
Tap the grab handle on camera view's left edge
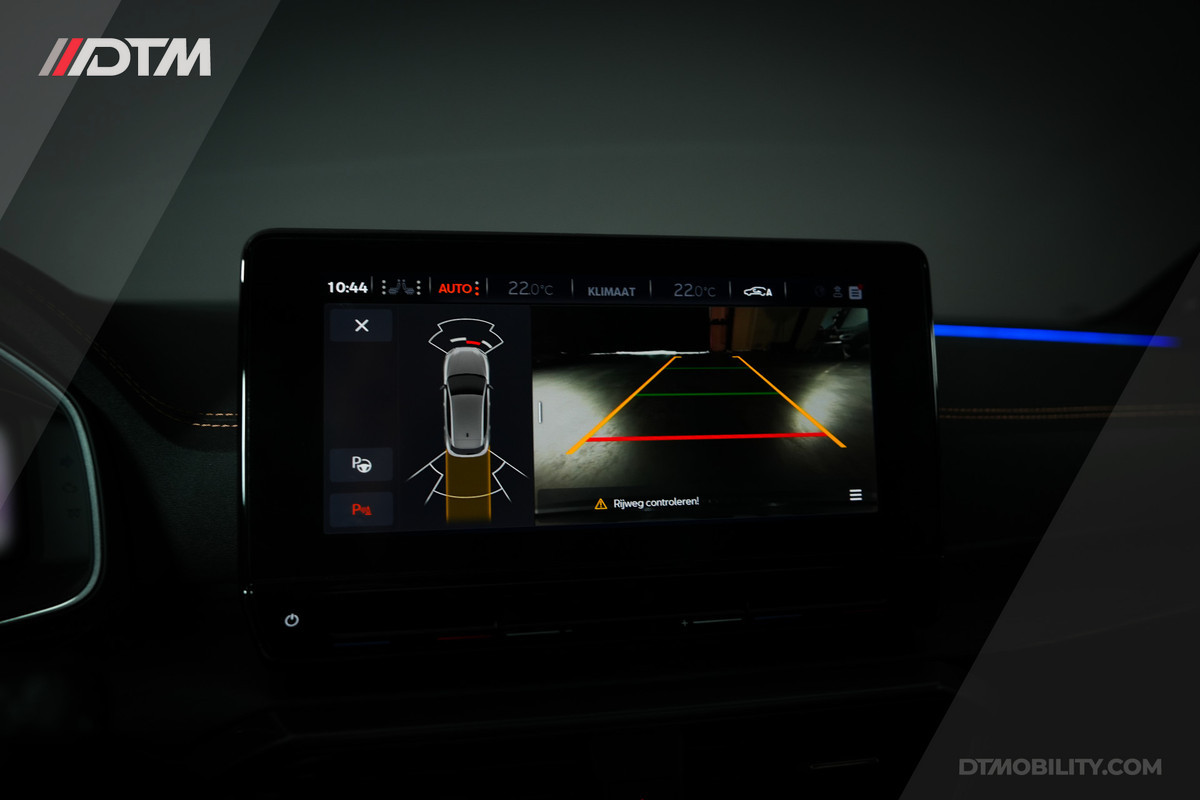(541, 410)
